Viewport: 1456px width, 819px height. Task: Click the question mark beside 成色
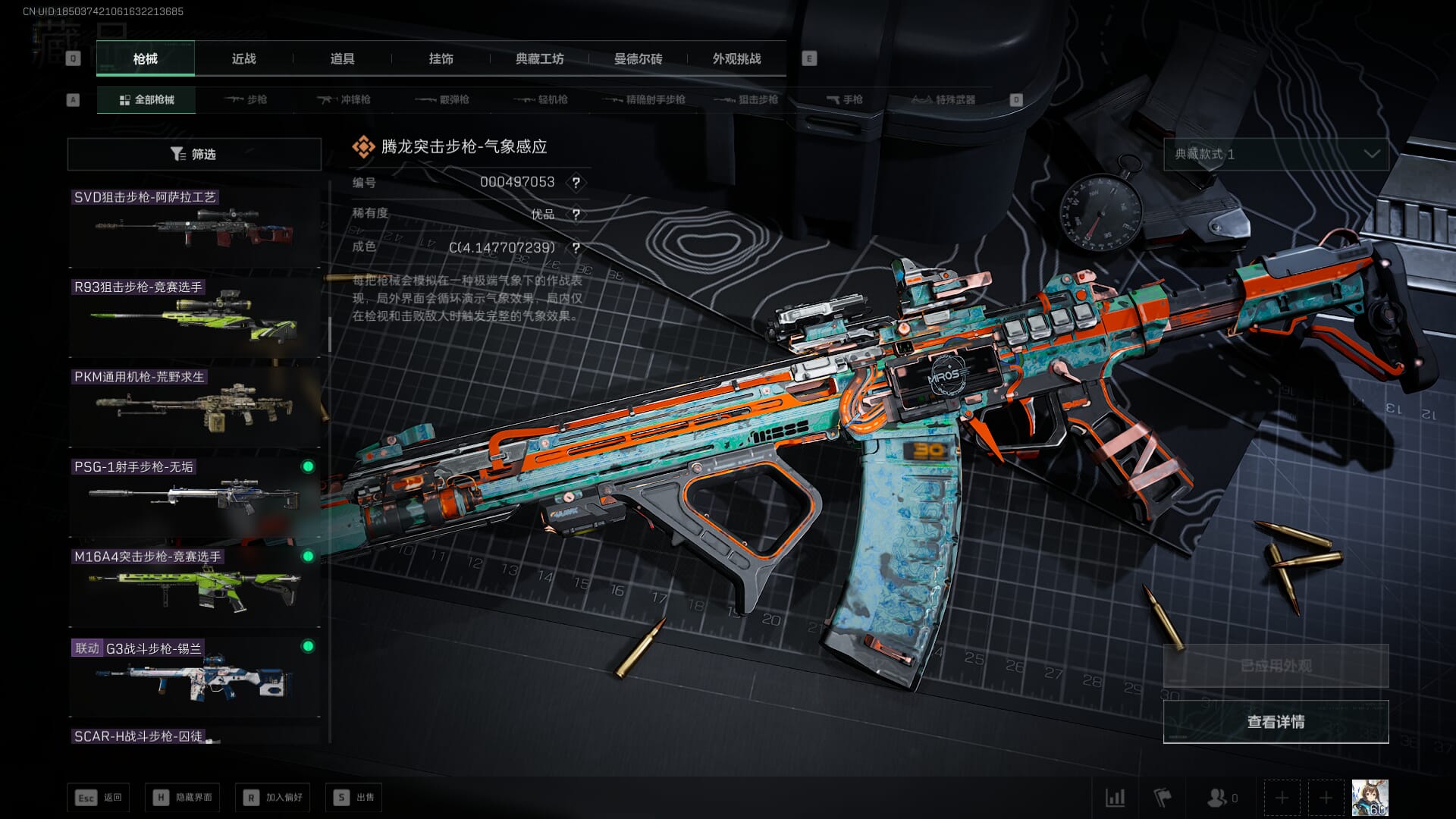click(x=576, y=248)
